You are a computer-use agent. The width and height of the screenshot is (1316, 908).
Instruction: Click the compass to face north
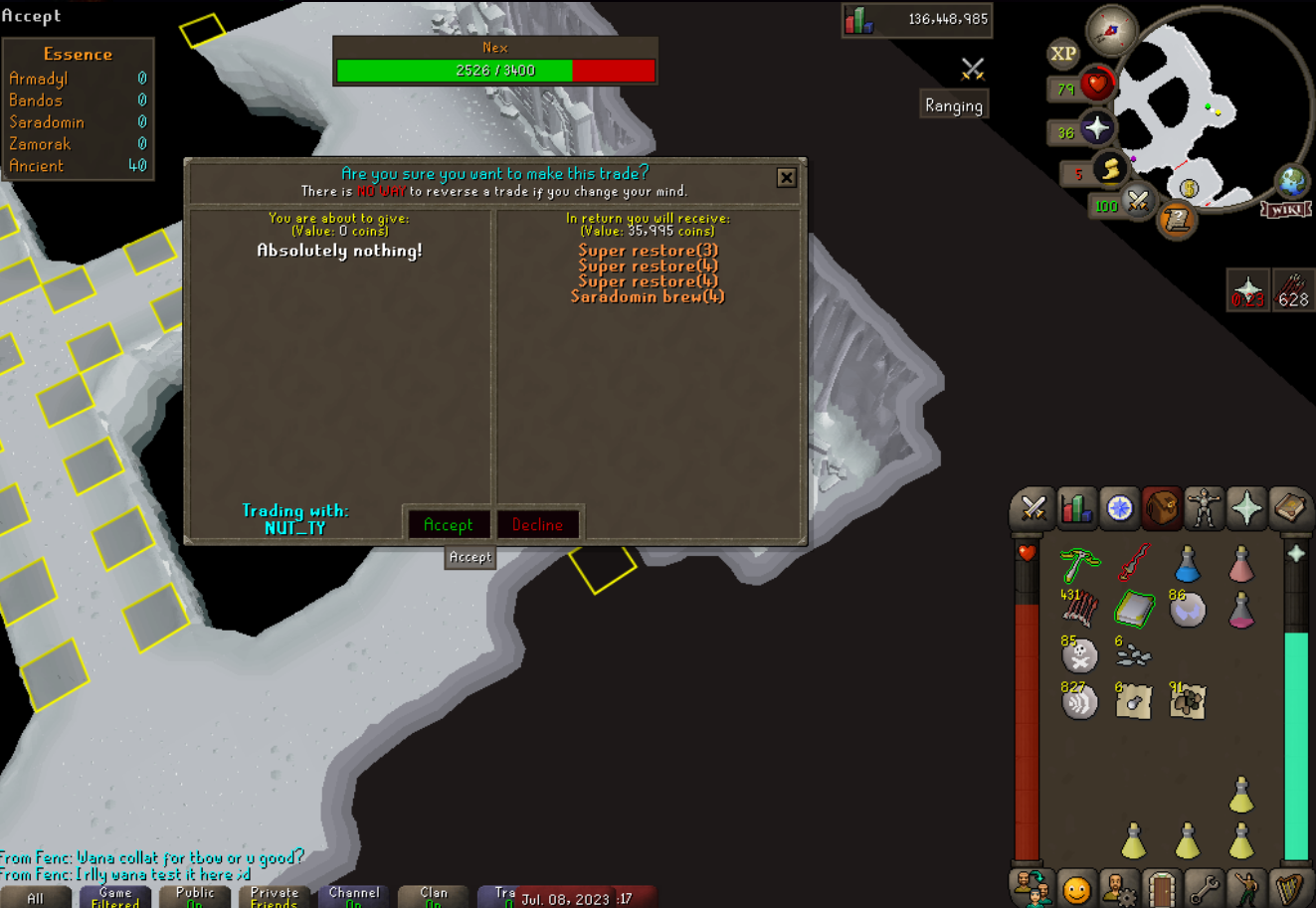point(1111,30)
